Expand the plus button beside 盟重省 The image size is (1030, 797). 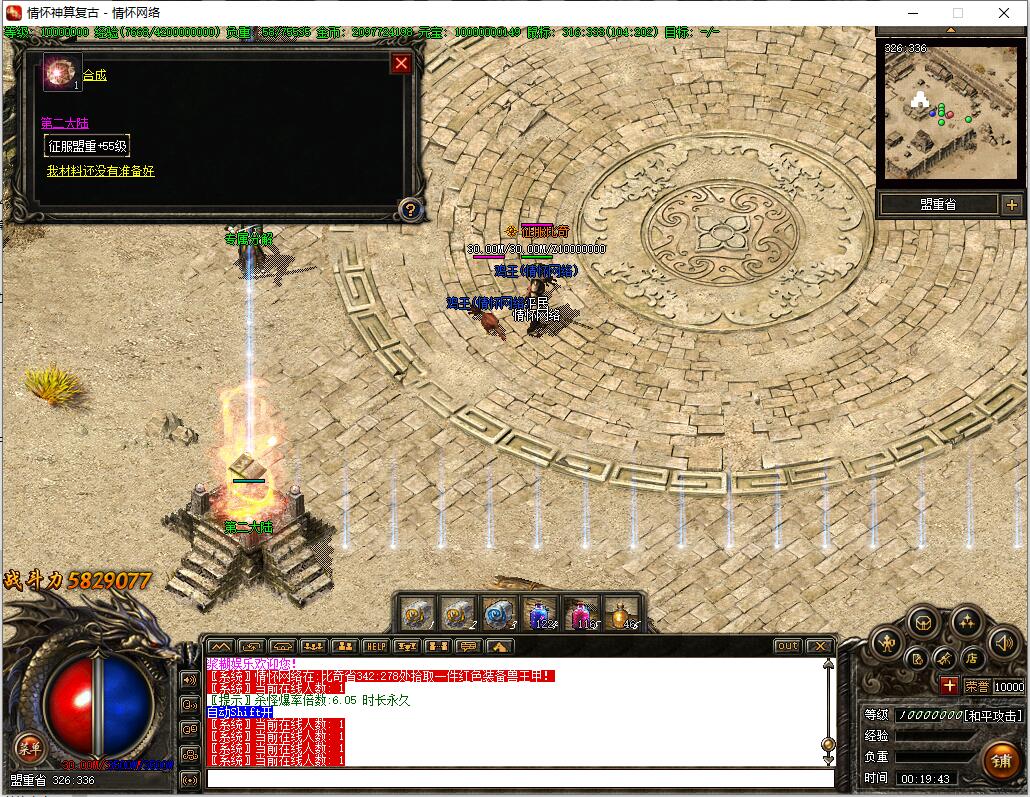point(1010,205)
